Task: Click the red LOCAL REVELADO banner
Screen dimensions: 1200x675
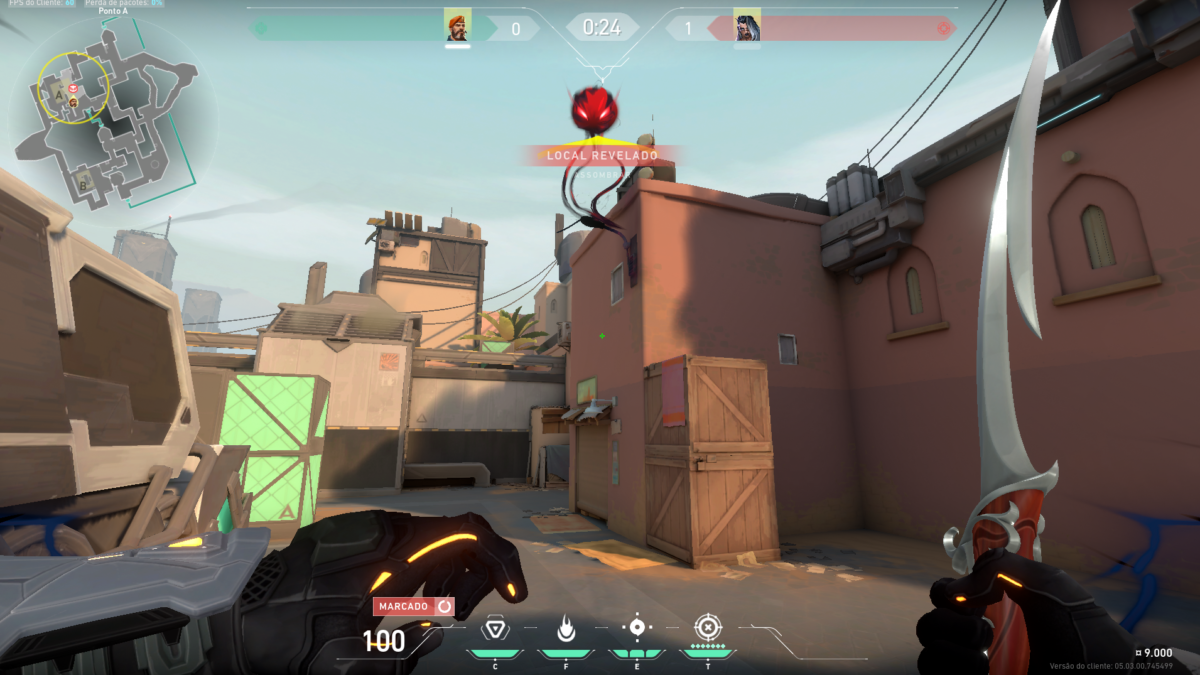Action: click(602, 156)
